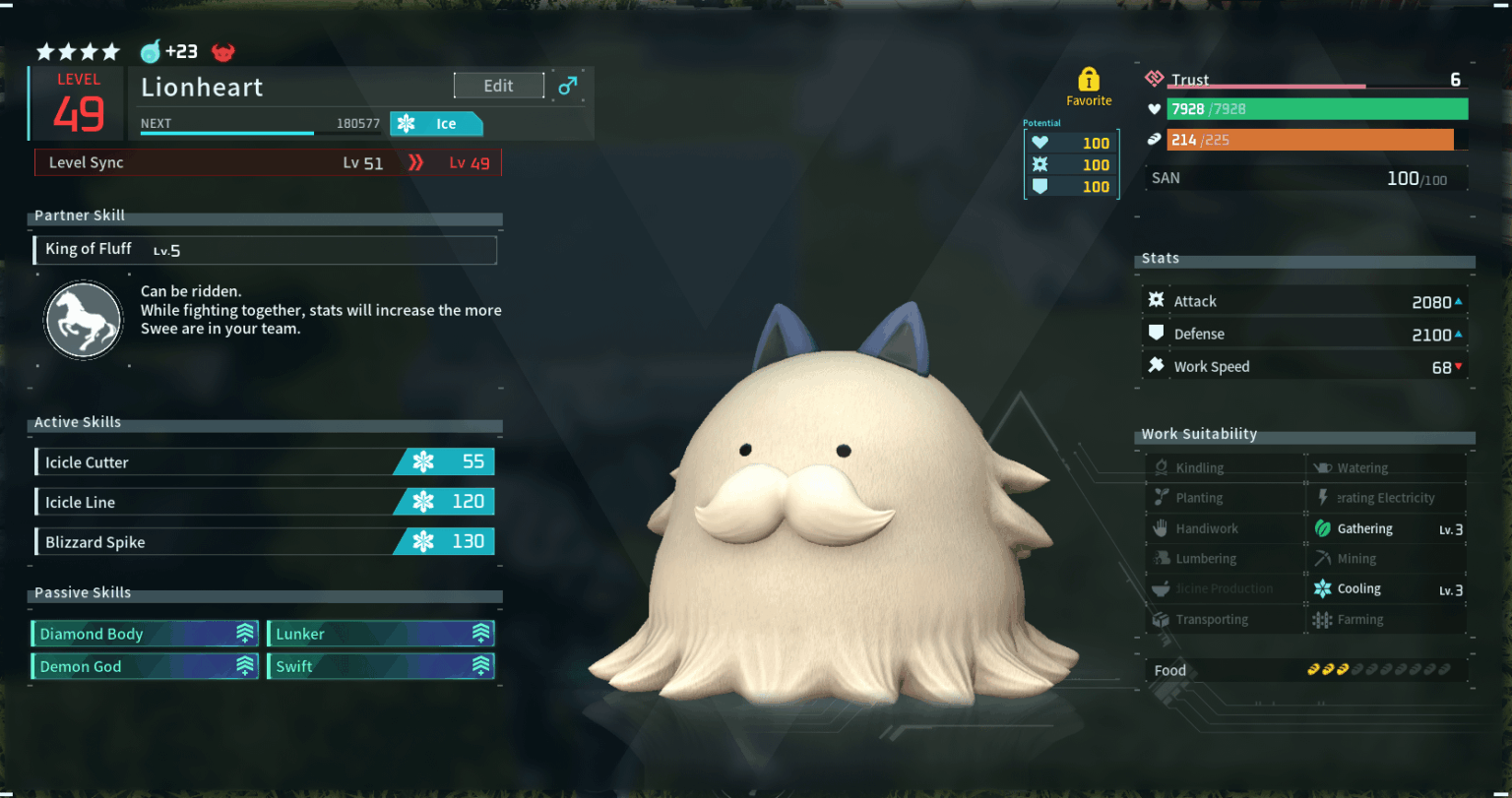This screenshot has height=798, width=1512.
Task: Click the Partner Skill horse icon
Action: coord(84,320)
